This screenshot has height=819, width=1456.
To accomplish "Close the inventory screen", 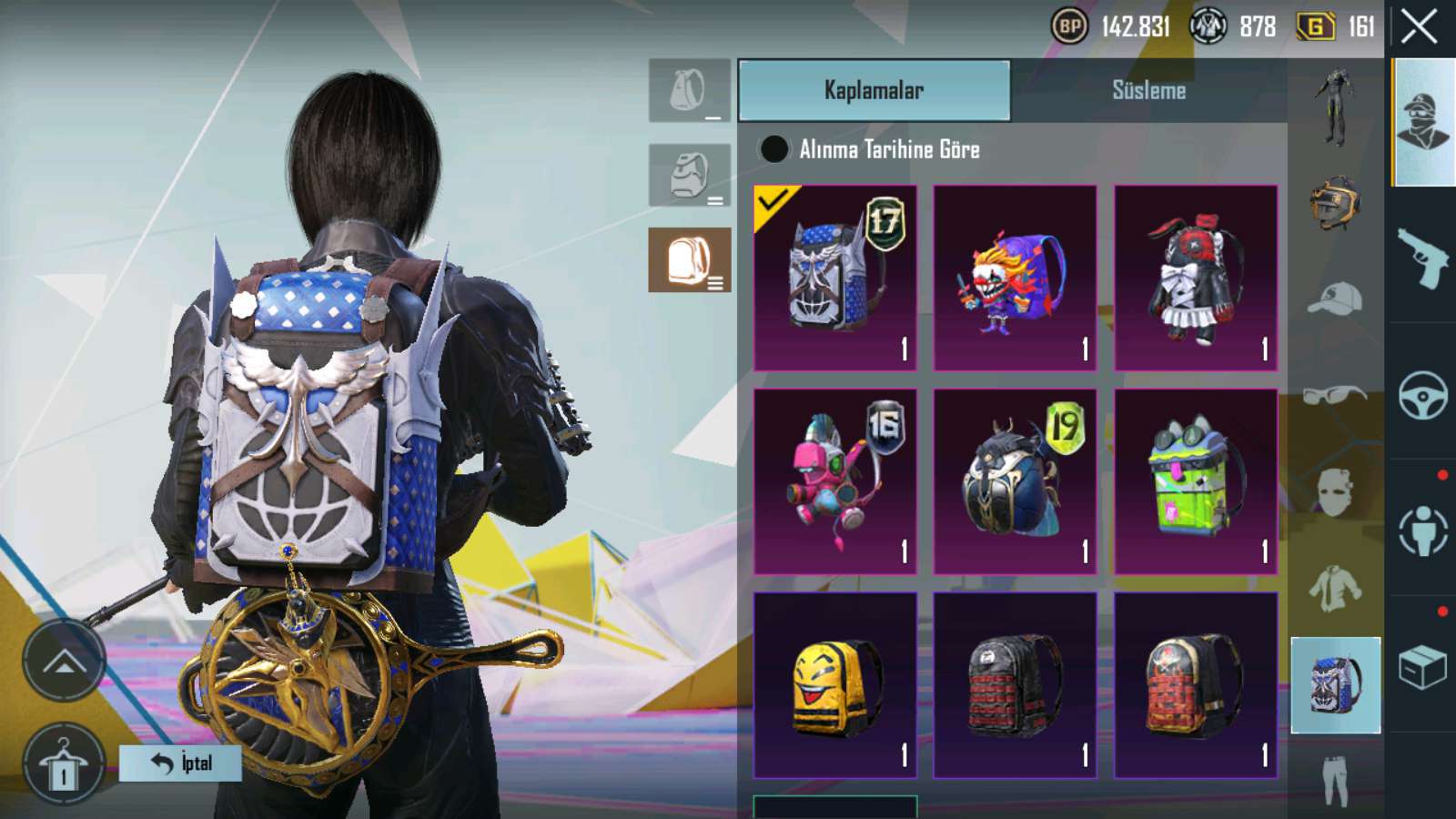I will point(1419,27).
